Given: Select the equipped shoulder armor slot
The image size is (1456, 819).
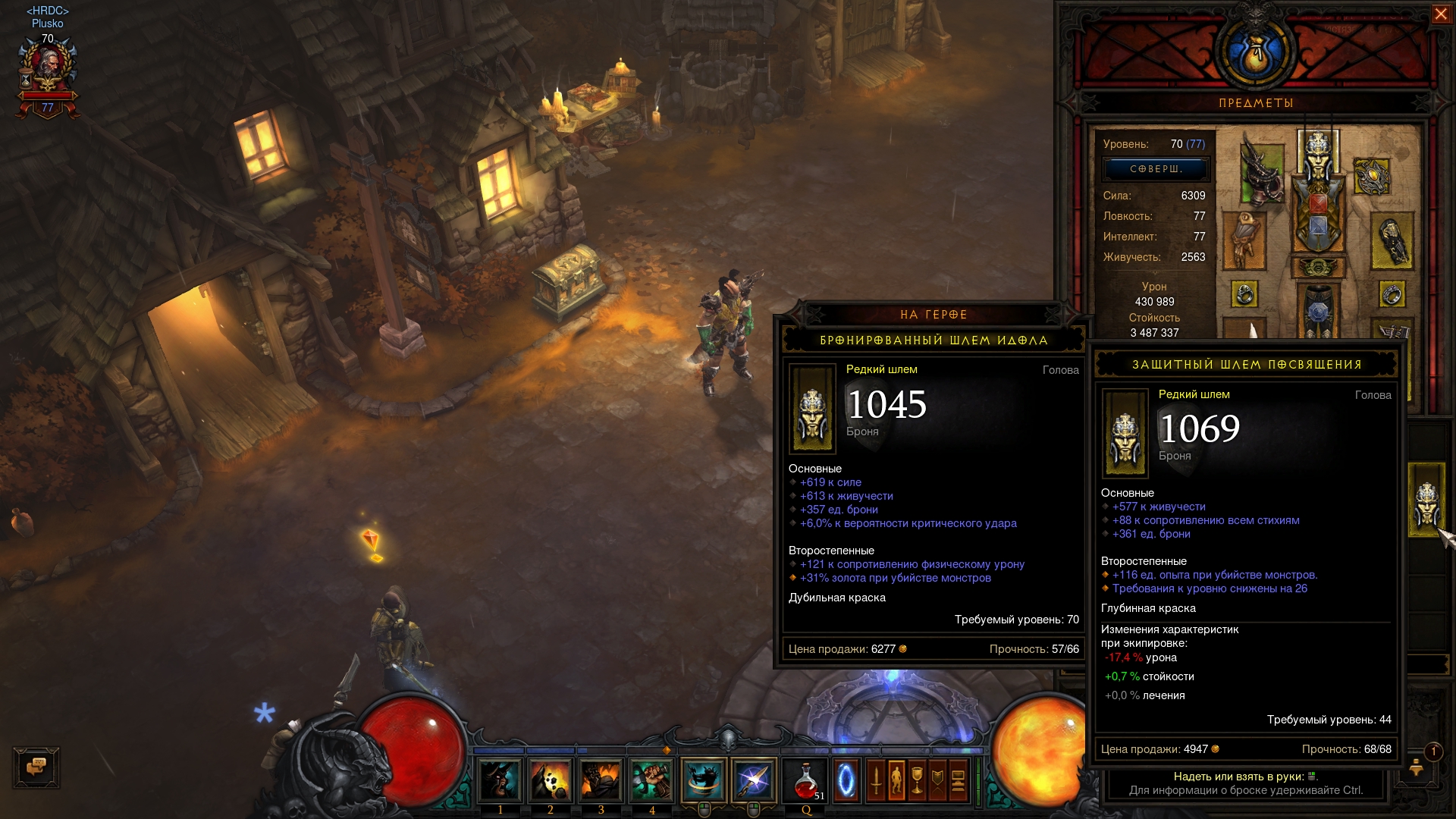Looking at the screenshot, I should pyautogui.click(x=1261, y=174).
